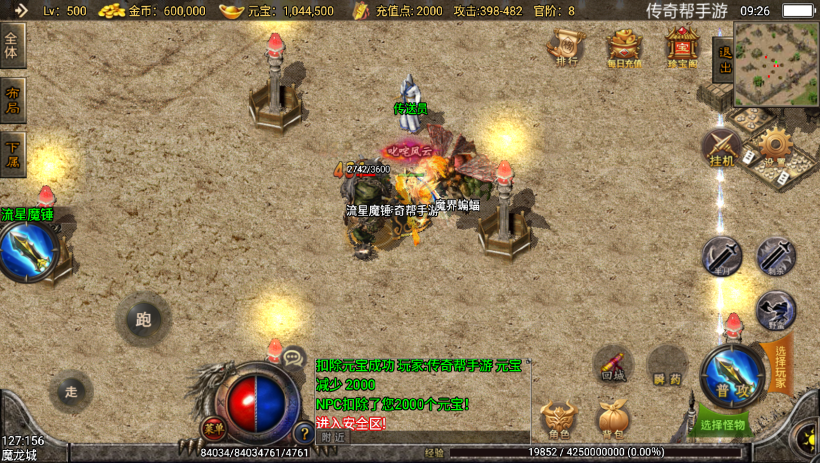Image resolution: width=820 pixels, height=463 pixels.
Task: Activate the 刺杀 sword skill
Action: (x=775, y=257)
